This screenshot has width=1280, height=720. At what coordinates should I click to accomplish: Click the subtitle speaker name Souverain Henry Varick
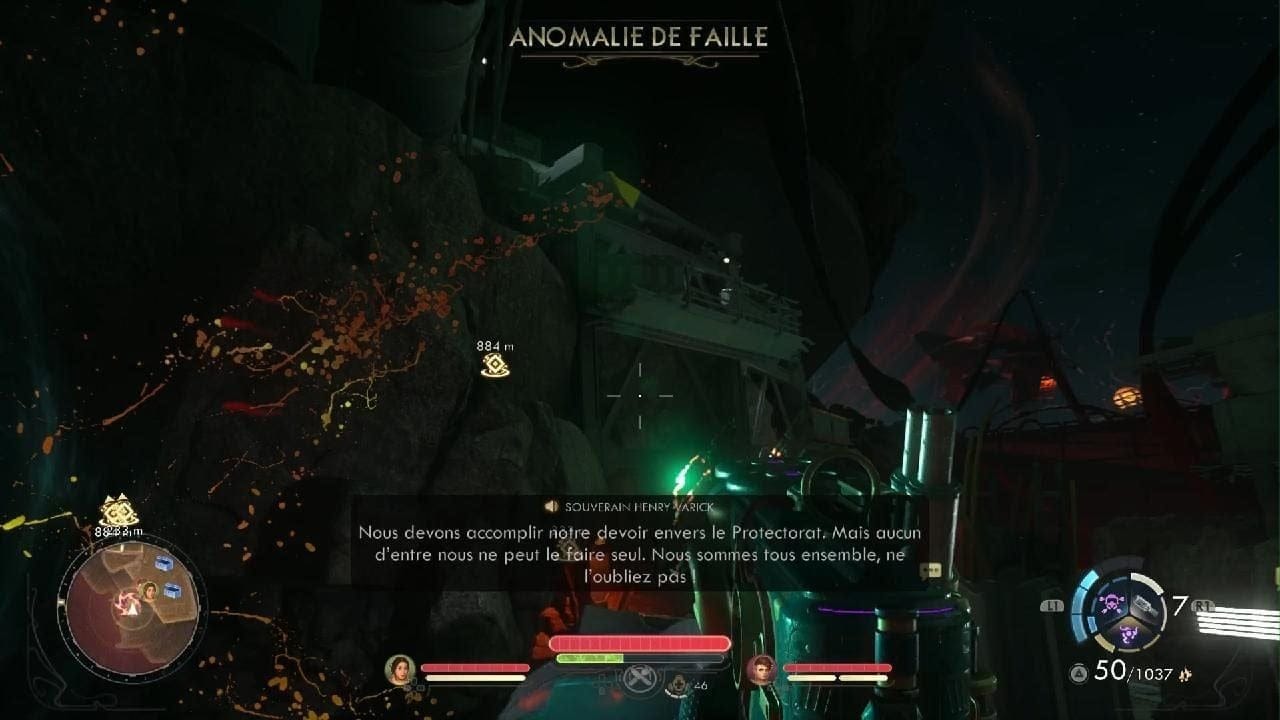[x=640, y=505]
